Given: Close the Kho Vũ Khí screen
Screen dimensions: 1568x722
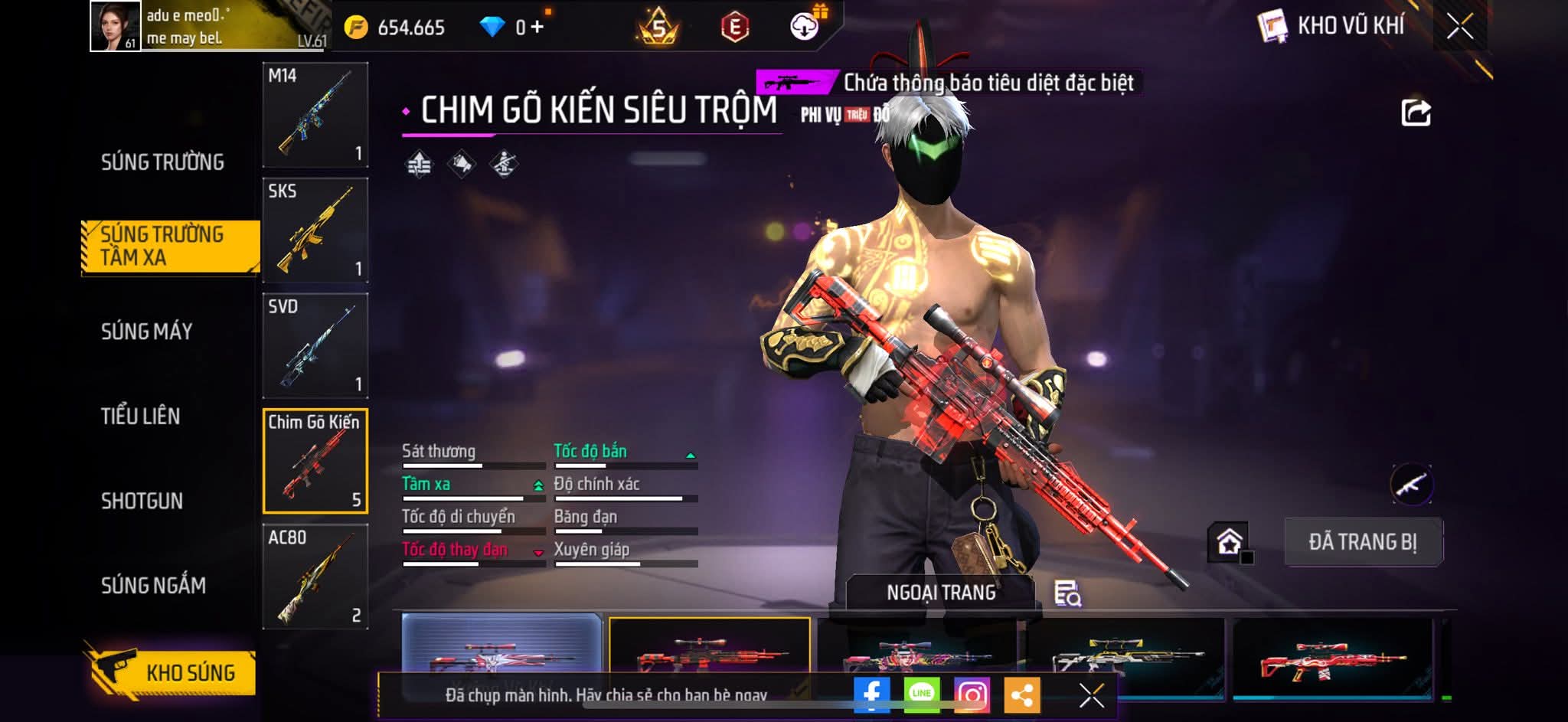Looking at the screenshot, I should 1459,27.
